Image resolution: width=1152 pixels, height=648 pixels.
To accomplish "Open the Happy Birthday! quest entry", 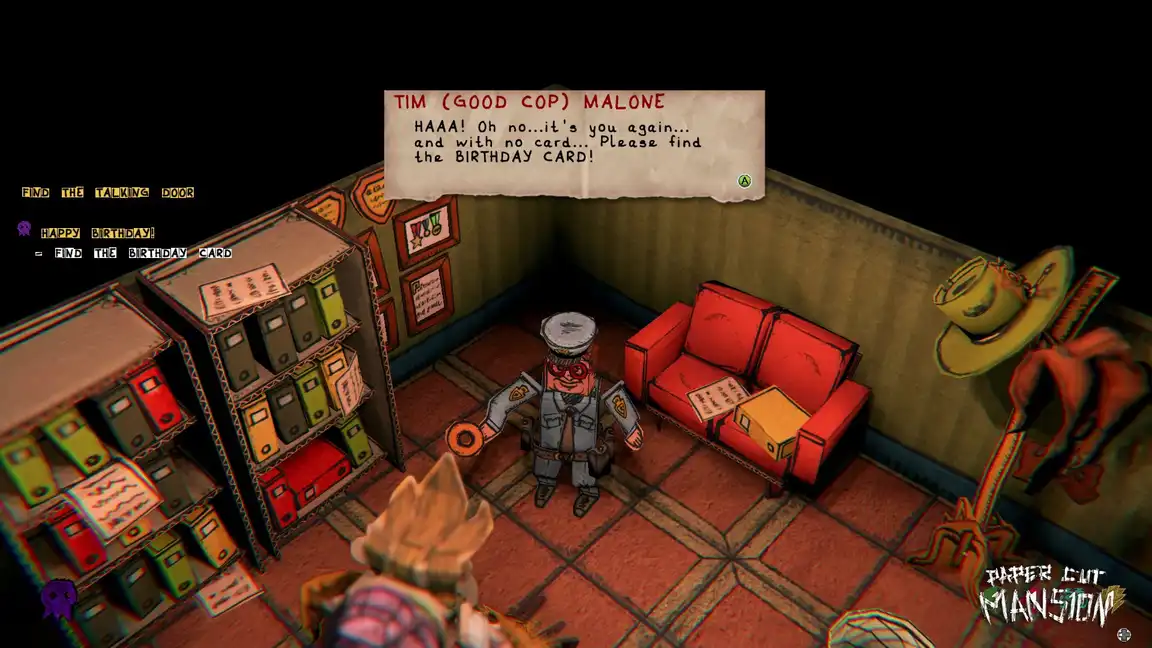I will pyautogui.click(x=98, y=232).
